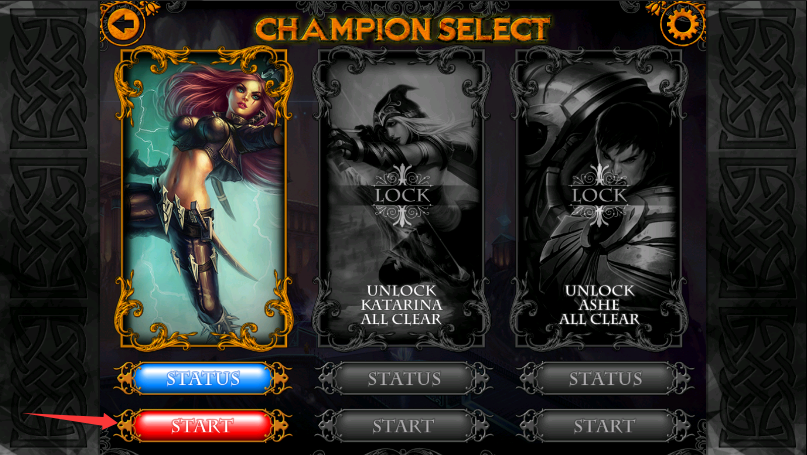807x455 pixels.
Task: Choose the locked card reading Unlock Ashe All Clear
Action: [x=606, y=195]
